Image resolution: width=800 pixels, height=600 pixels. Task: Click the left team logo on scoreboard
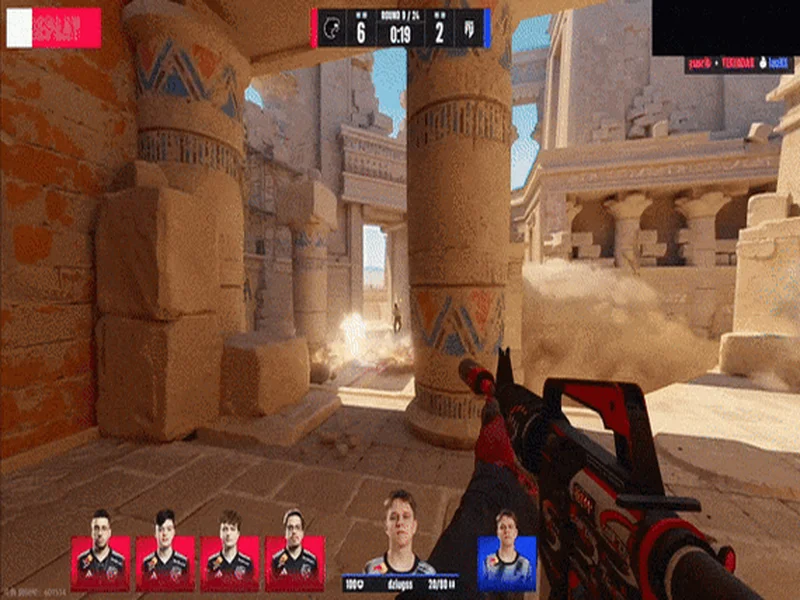[334, 28]
